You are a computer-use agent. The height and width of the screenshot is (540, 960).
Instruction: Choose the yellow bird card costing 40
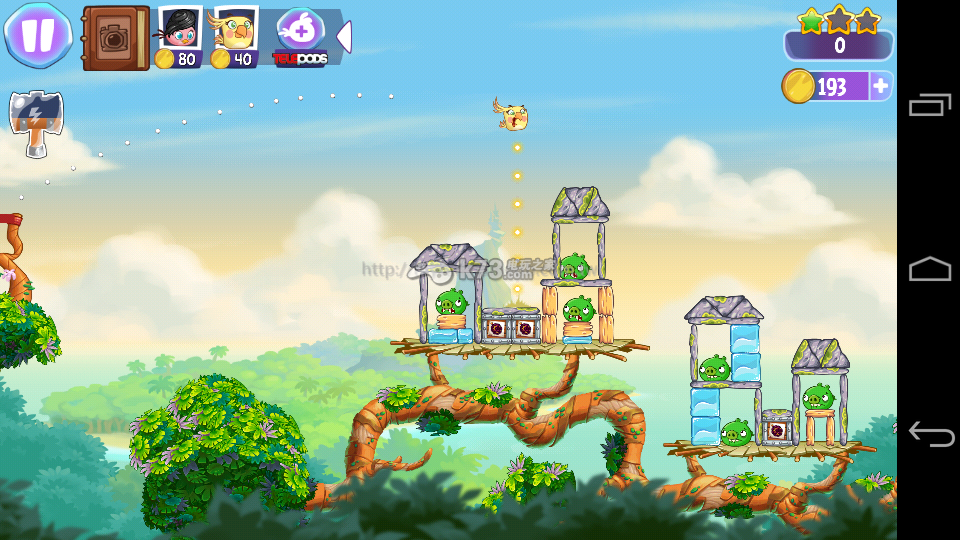pos(236,37)
